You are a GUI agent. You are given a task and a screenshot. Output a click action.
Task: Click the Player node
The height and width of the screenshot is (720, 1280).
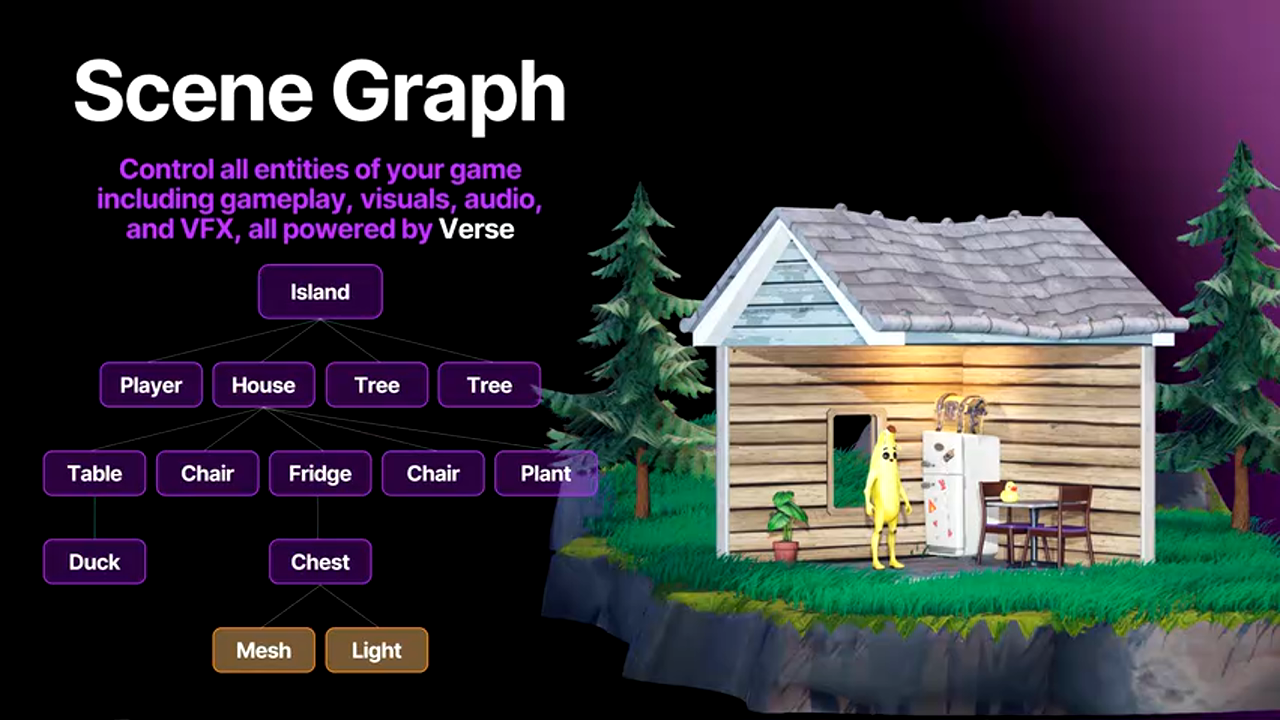click(x=151, y=385)
